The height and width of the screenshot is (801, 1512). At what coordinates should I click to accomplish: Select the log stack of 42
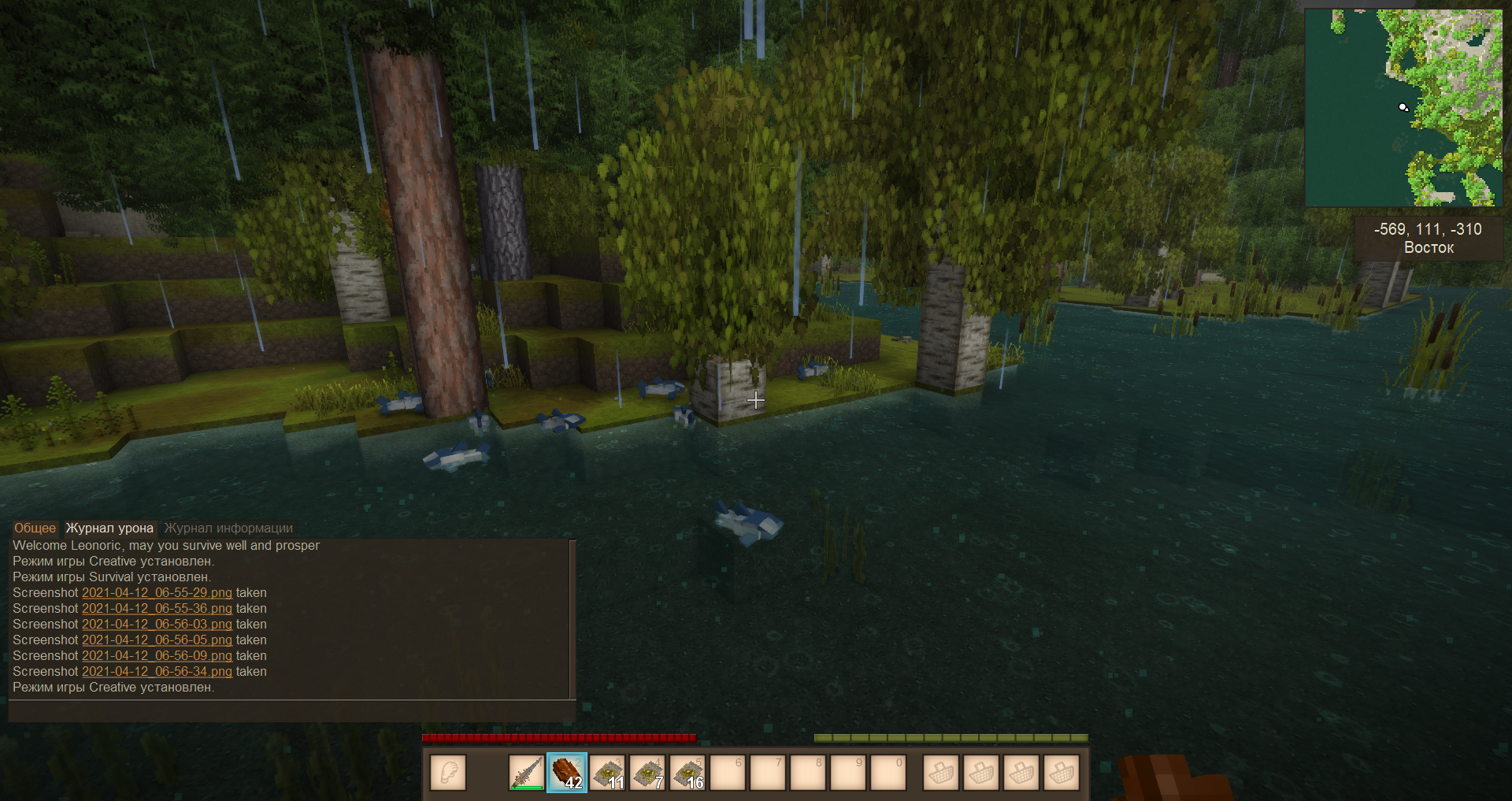point(567,773)
